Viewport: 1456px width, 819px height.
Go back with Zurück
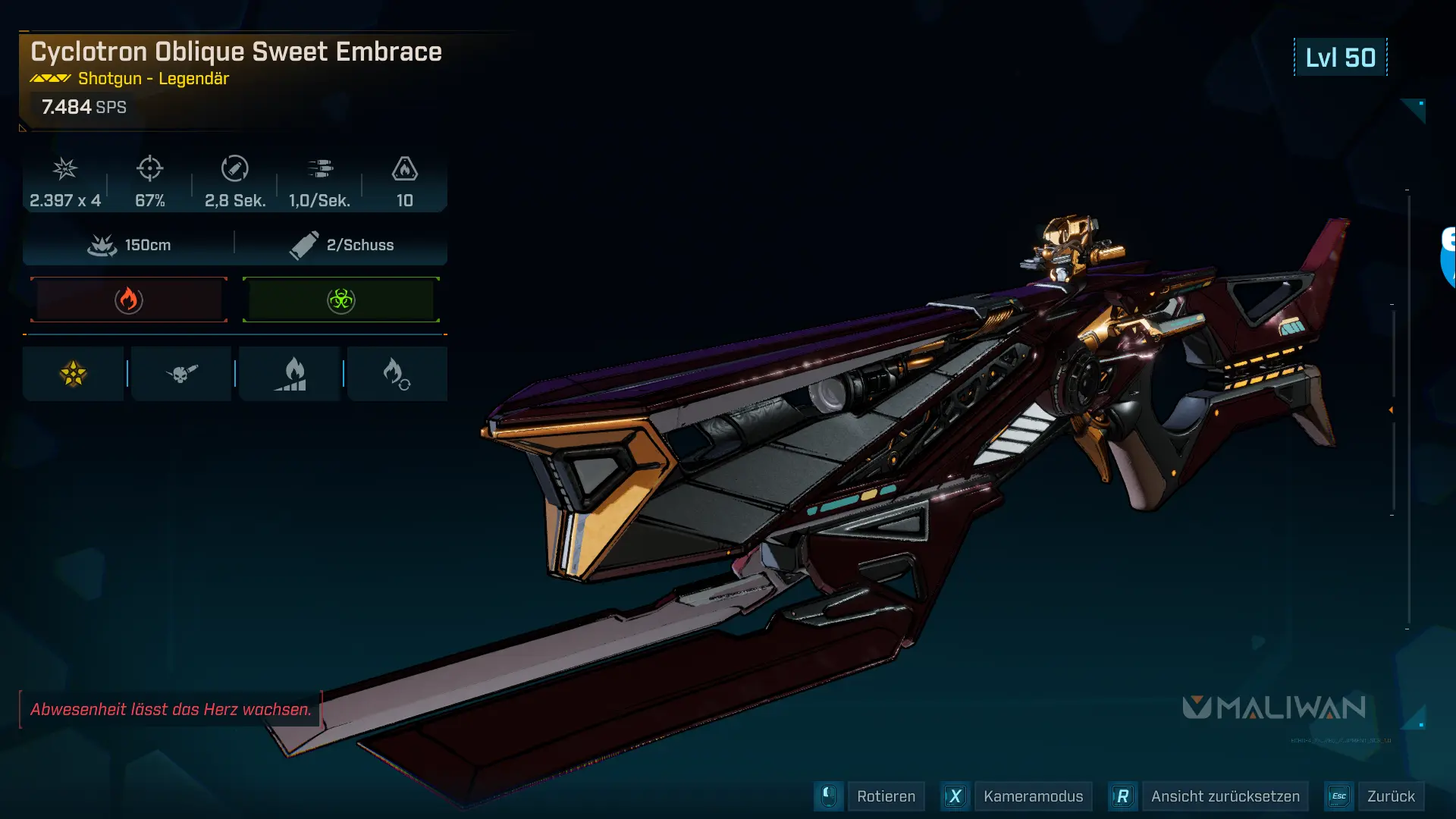[x=1390, y=796]
